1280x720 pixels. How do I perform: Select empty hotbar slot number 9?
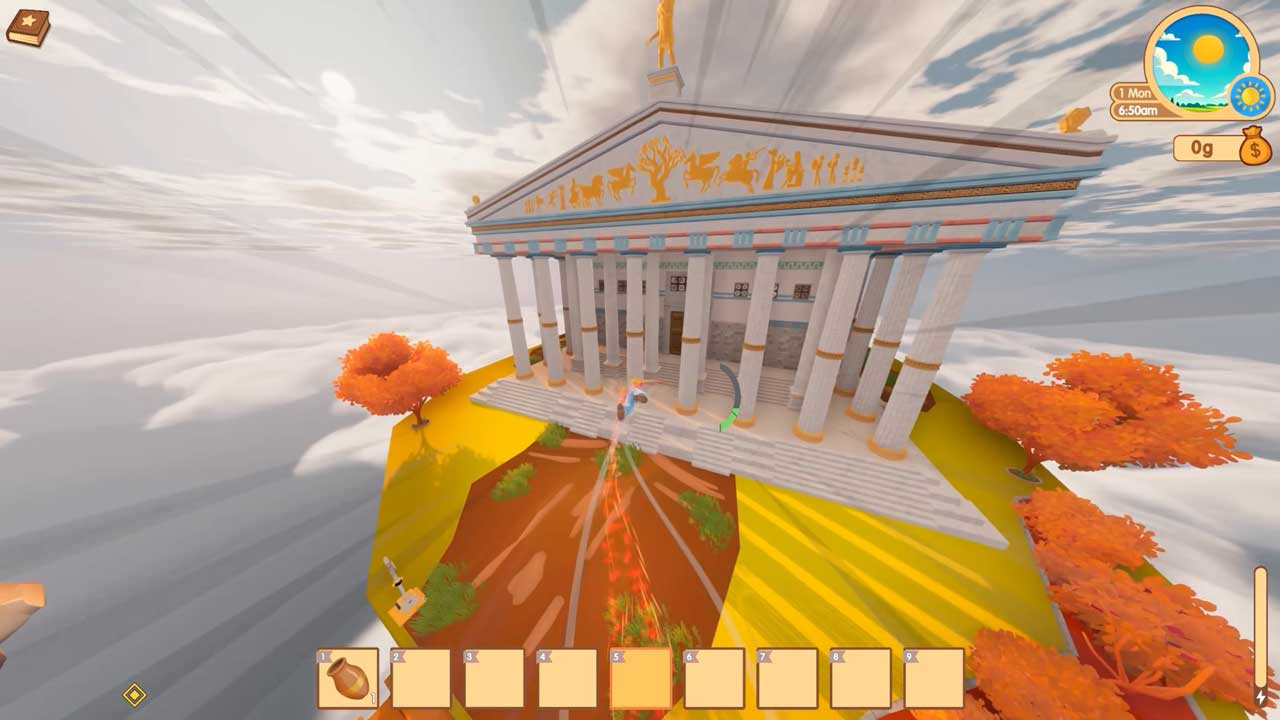click(x=934, y=678)
